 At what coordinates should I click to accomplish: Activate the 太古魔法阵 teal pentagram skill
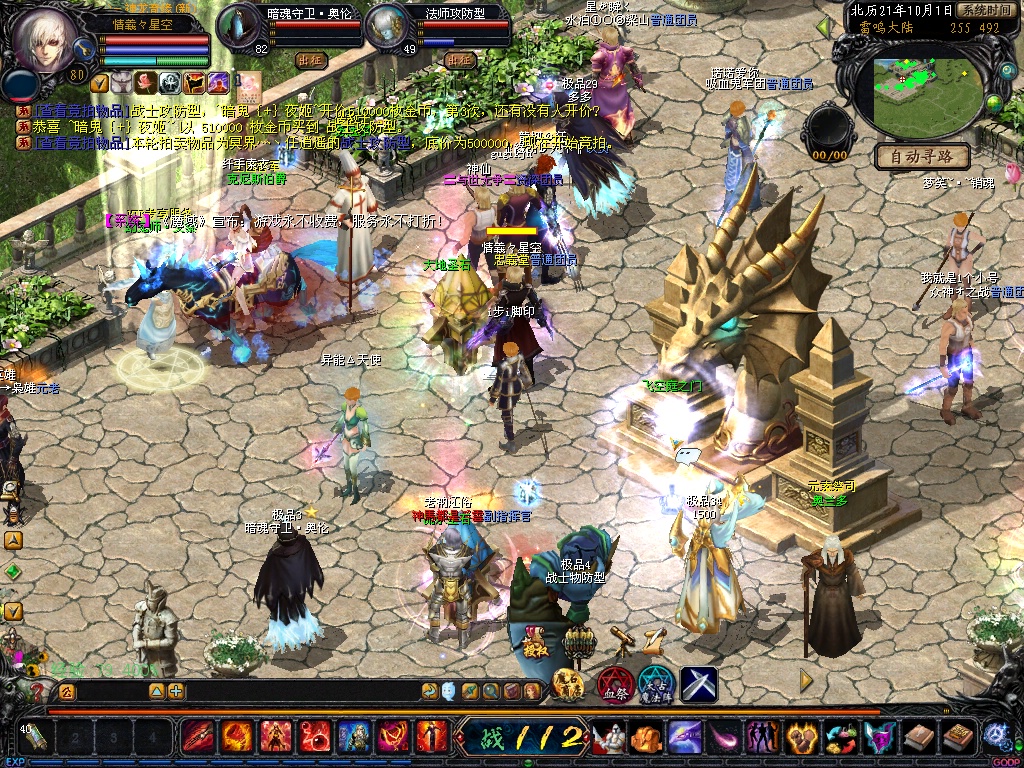tap(656, 685)
